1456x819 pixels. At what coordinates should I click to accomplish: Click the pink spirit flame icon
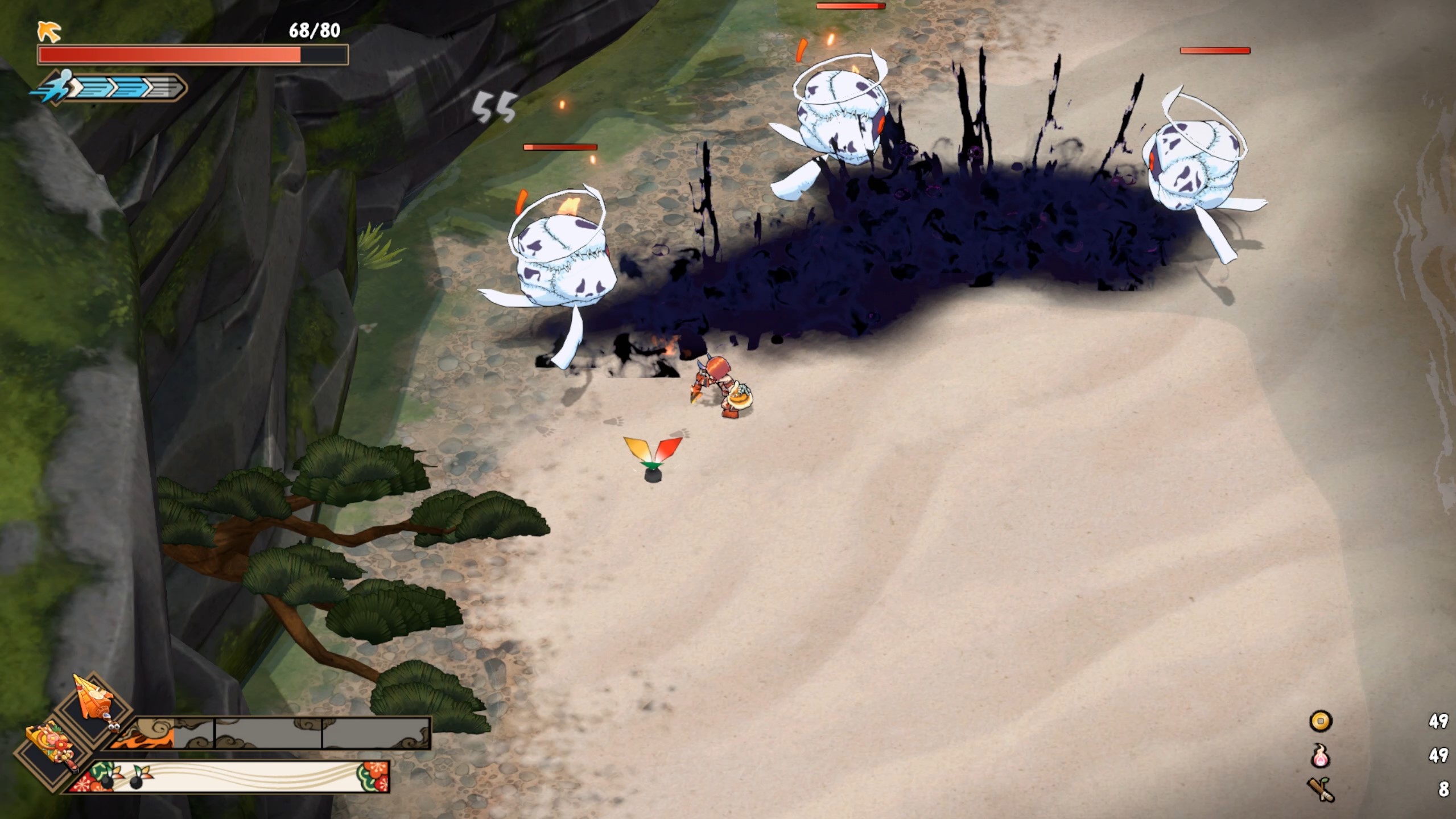pyautogui.click(x=1320, y=756)
